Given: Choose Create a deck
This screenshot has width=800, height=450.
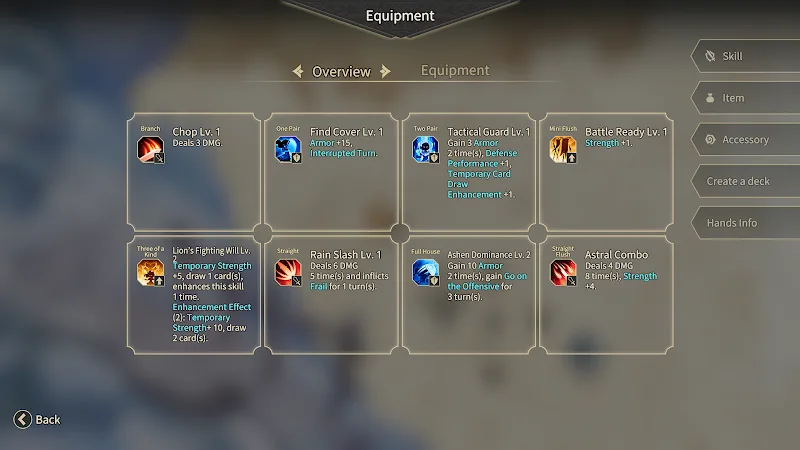Looking at the screenshot, I should [x=745, y=181].
